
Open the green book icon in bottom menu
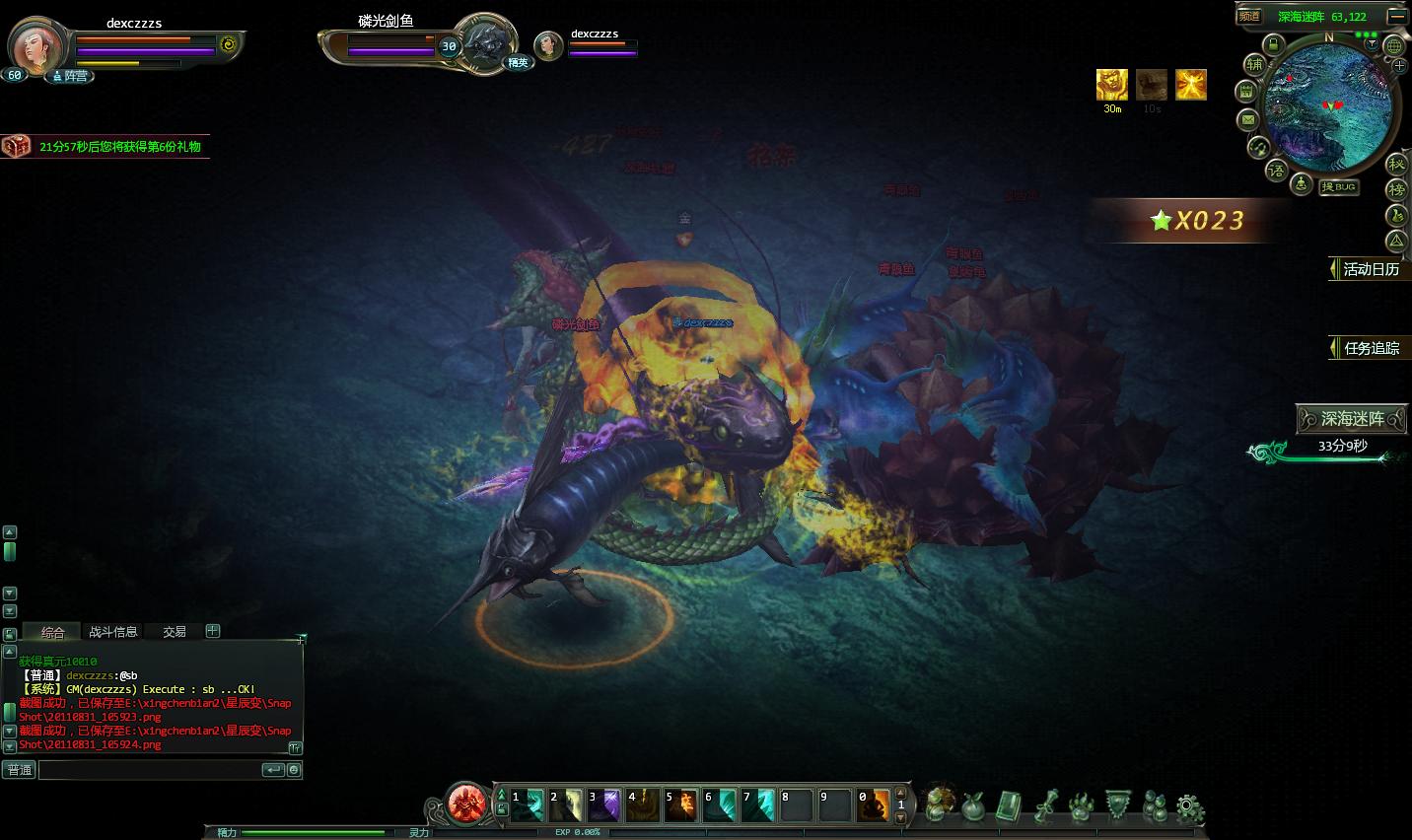tap(1008, 806)
